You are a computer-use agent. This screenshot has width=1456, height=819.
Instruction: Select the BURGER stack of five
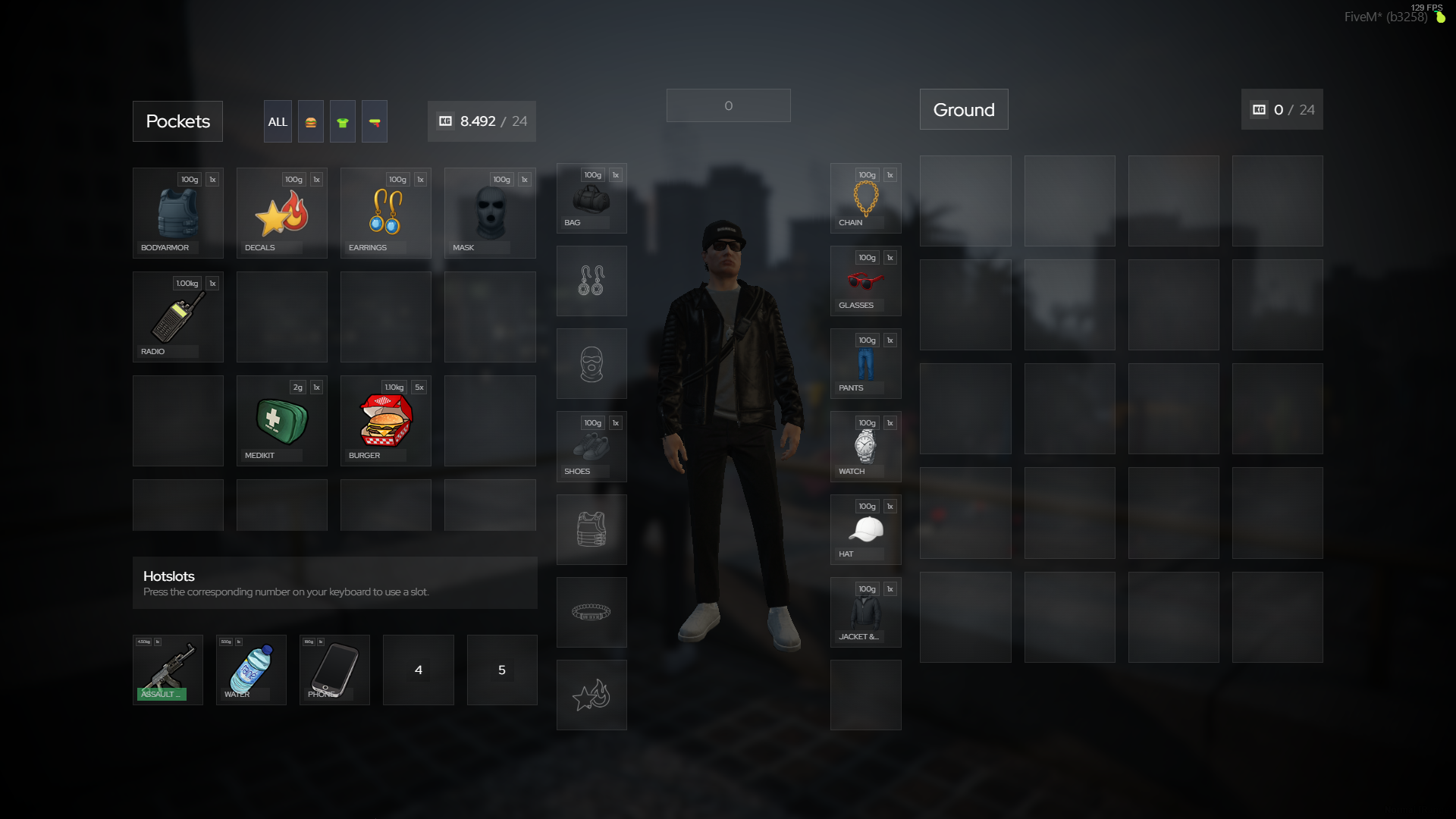click(385, 420)
